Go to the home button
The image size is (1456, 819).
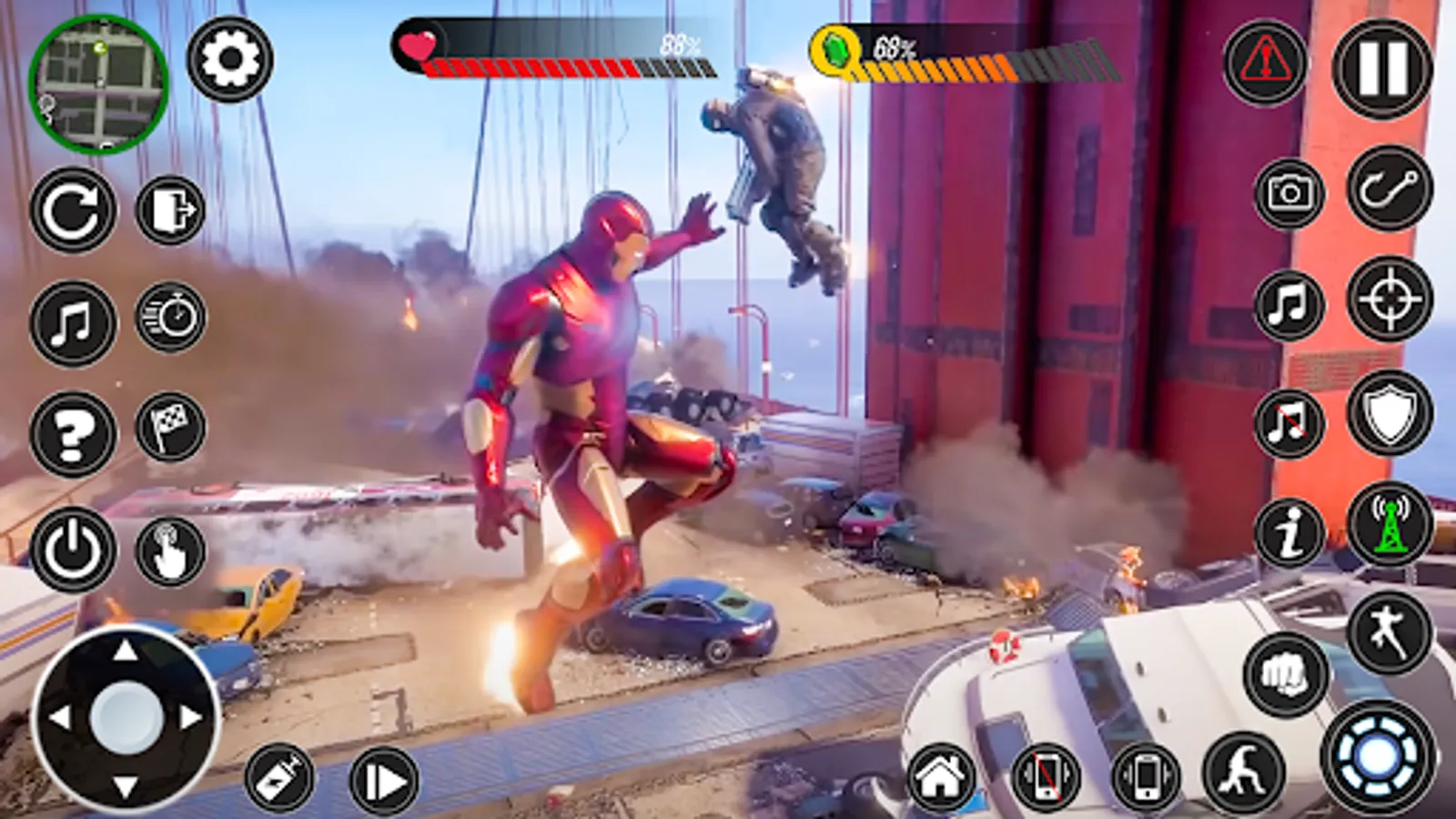[x=941, y=777]
